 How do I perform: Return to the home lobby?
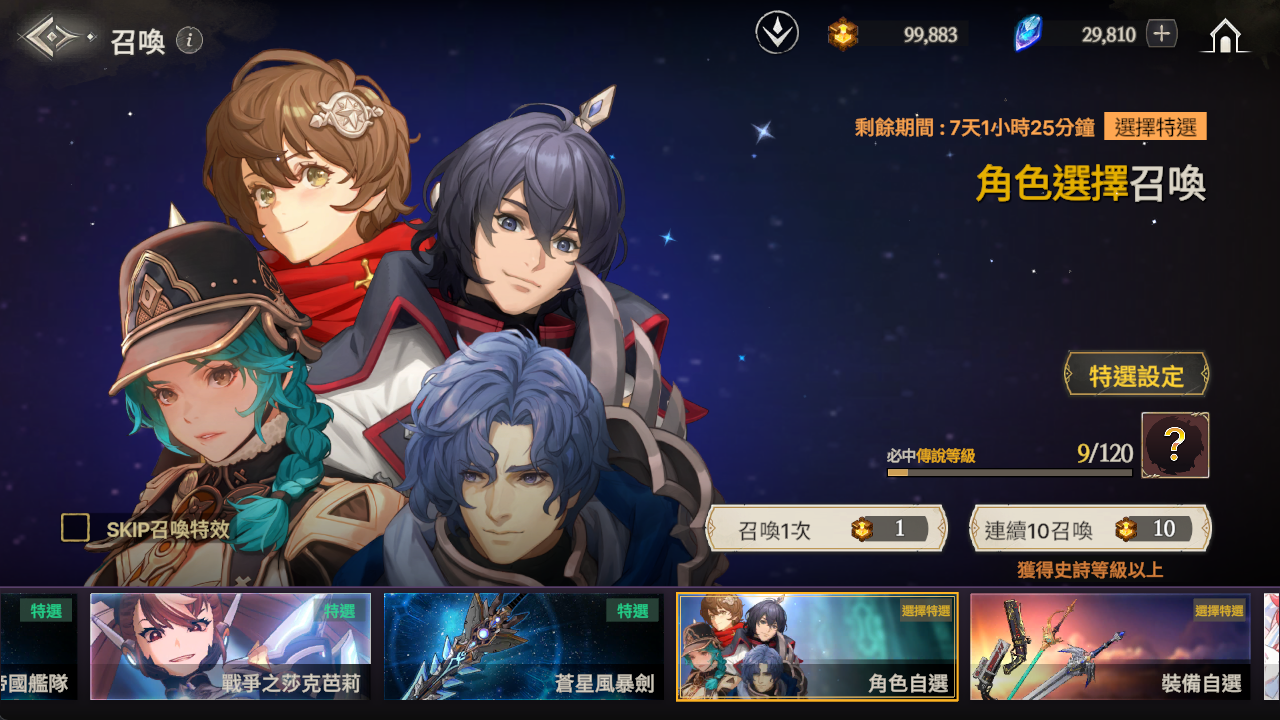1224,36
